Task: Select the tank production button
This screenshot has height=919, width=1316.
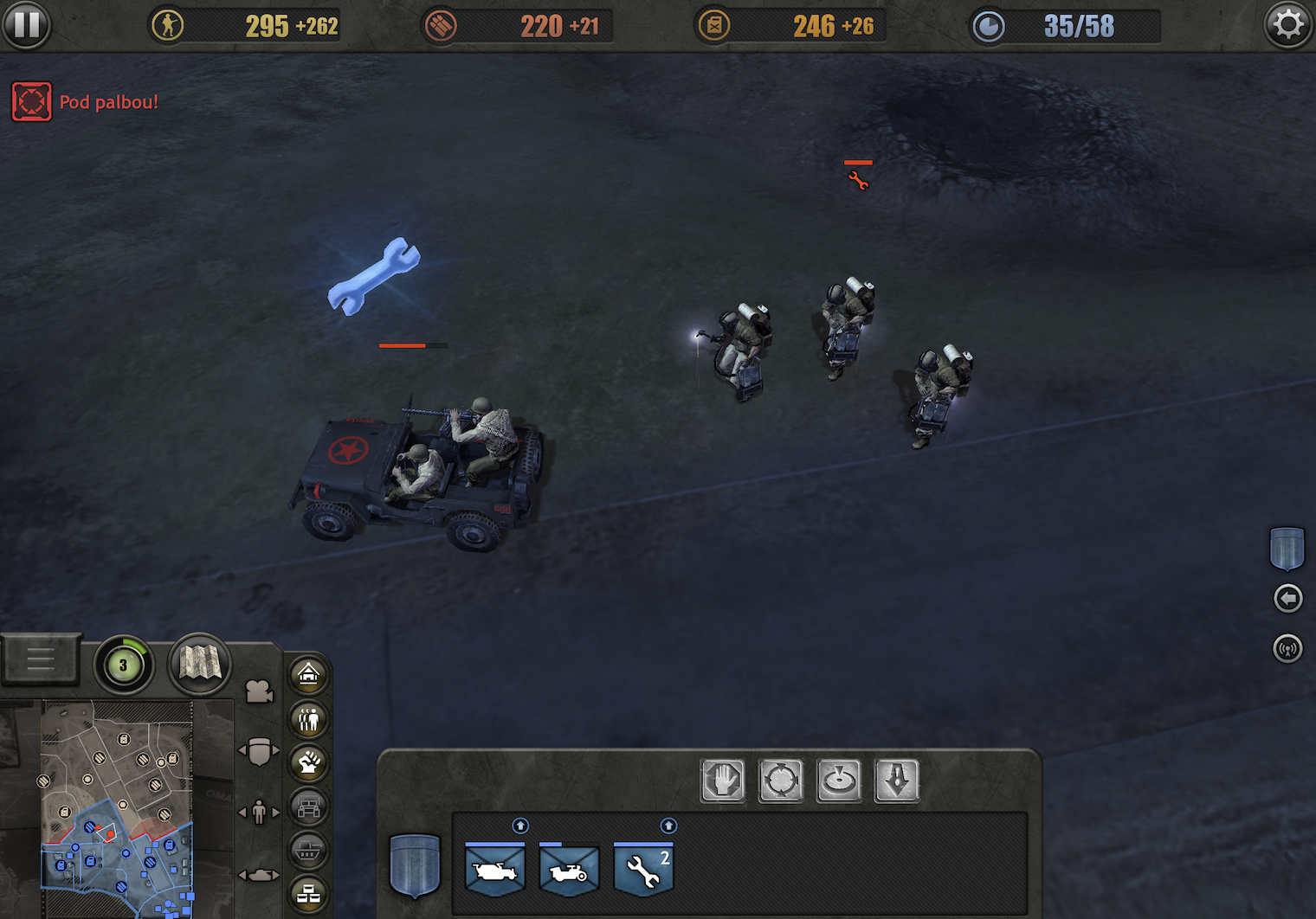Action: (308, 851)
